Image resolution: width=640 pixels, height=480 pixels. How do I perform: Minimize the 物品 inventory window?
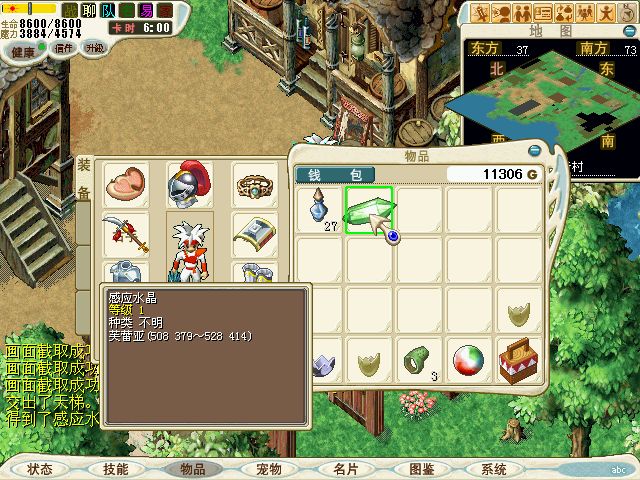(x=534, y=151)
